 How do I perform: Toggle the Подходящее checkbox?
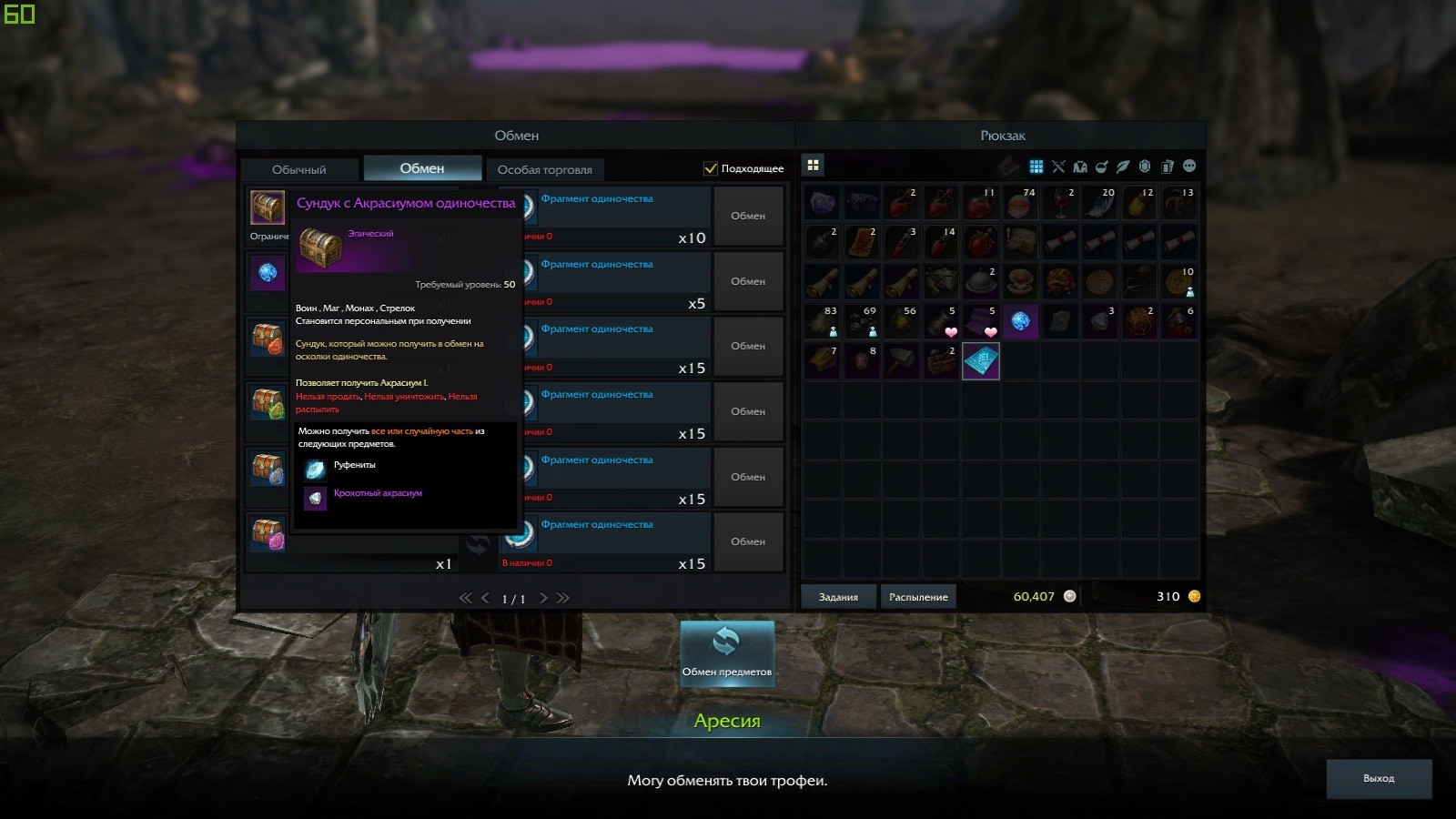711,168
